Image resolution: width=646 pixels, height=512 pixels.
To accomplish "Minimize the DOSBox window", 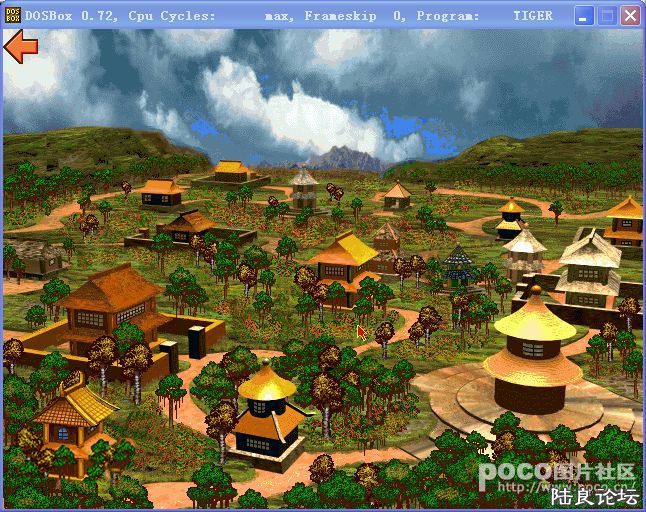I will [x=585, y=15].
